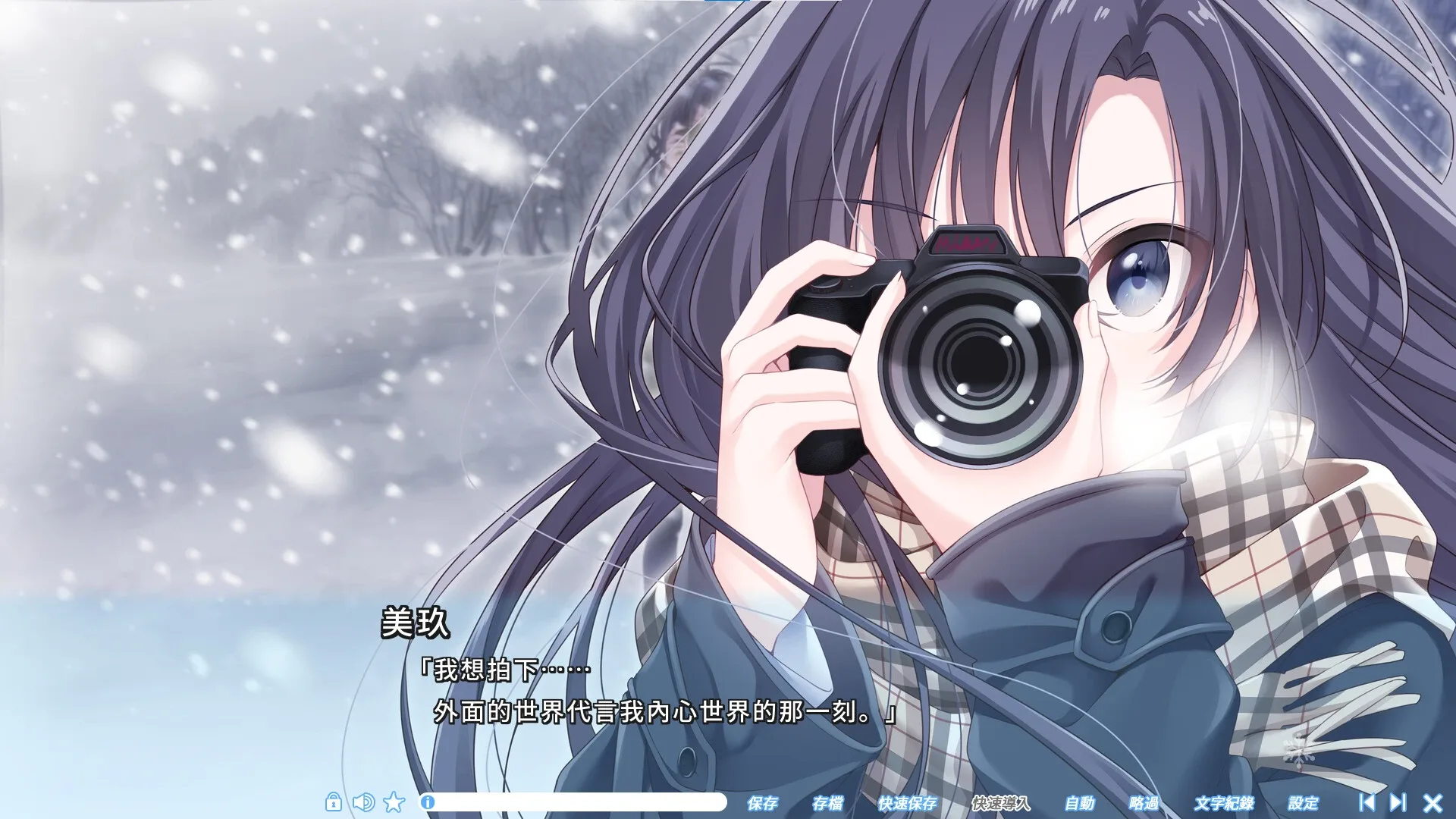Click the 保存 save button

tap(764, 802)
